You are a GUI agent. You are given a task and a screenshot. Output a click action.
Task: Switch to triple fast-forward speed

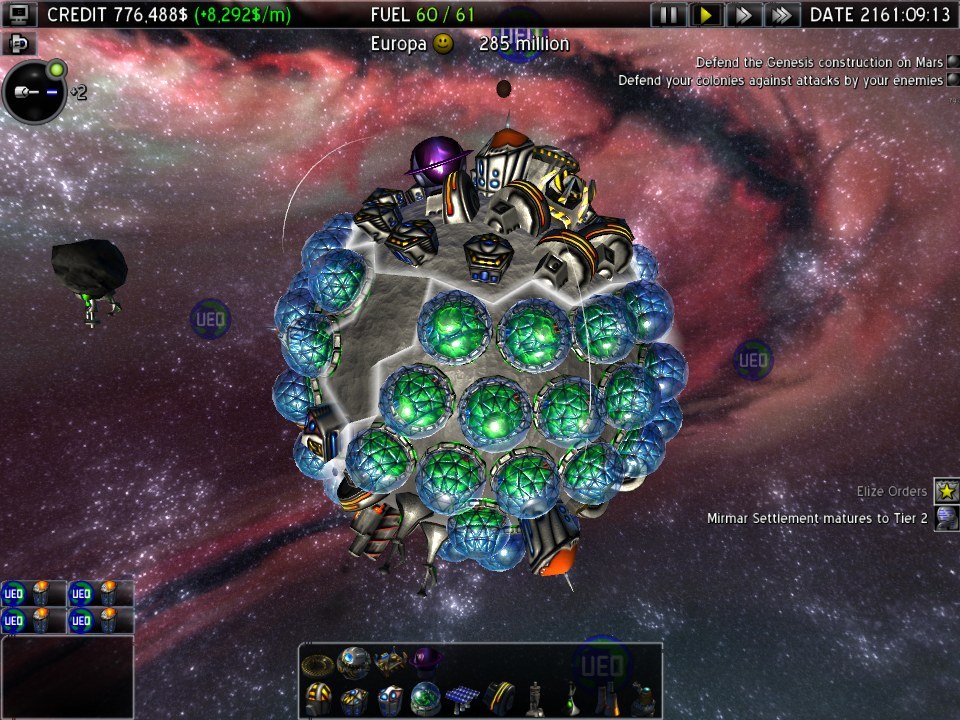[x=781, y=15]
